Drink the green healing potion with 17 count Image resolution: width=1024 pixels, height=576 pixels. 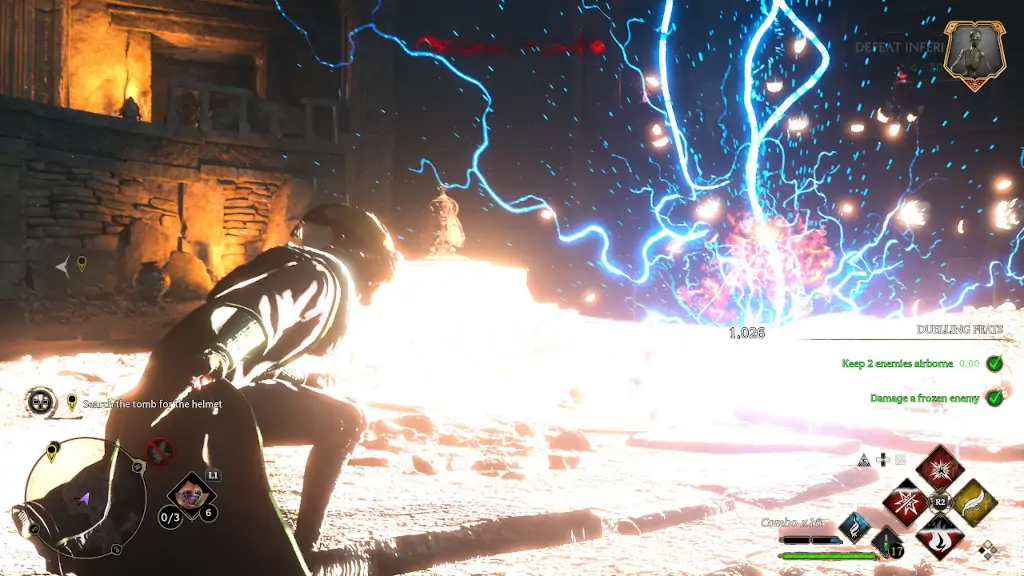[x=886, y=542]
